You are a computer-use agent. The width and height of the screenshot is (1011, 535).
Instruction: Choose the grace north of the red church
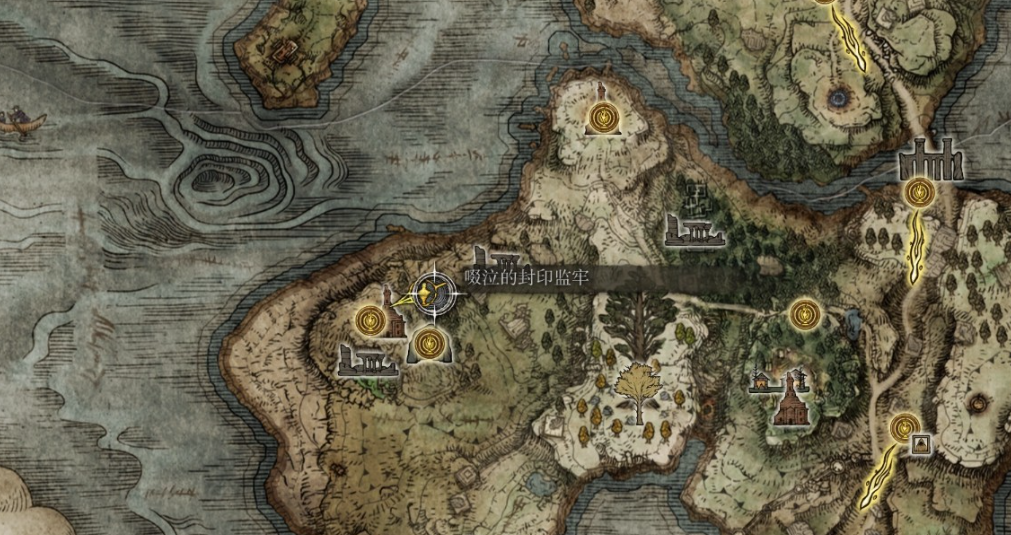click(803, 314)
